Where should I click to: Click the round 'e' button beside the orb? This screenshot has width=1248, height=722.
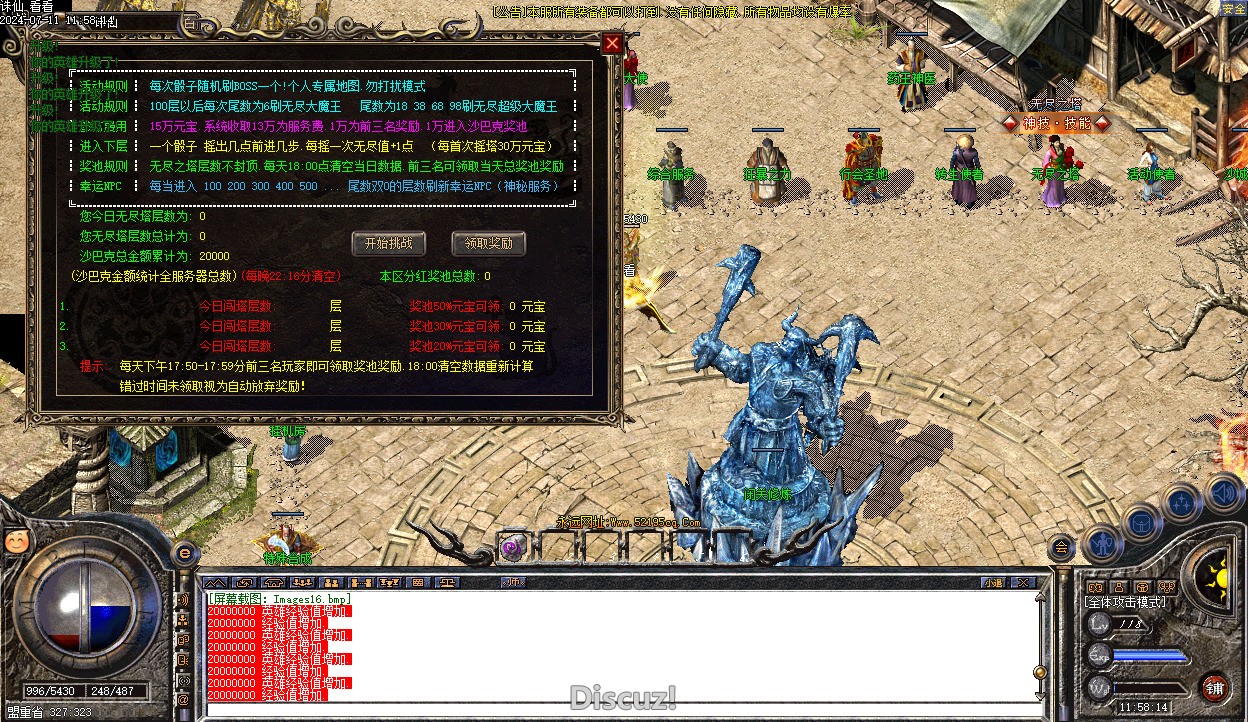pos(184,553)
